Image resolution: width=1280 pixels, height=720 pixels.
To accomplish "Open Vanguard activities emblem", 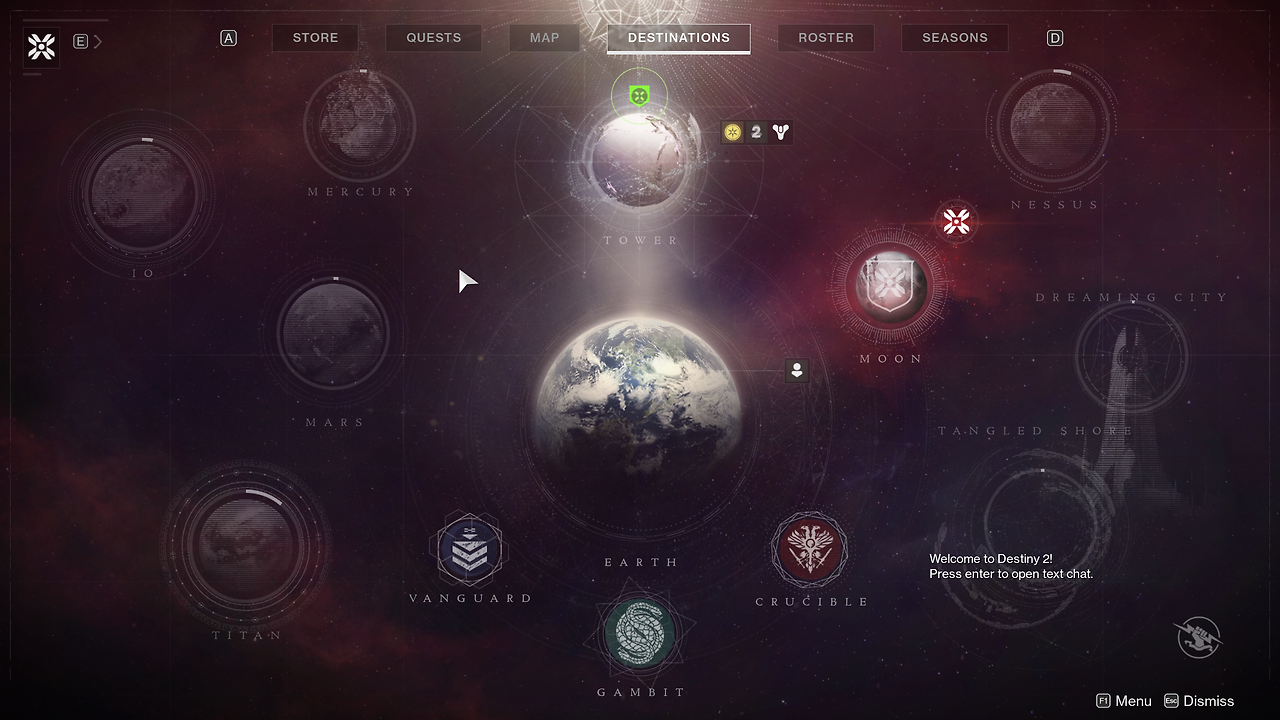I will click(x=469, y=549).
